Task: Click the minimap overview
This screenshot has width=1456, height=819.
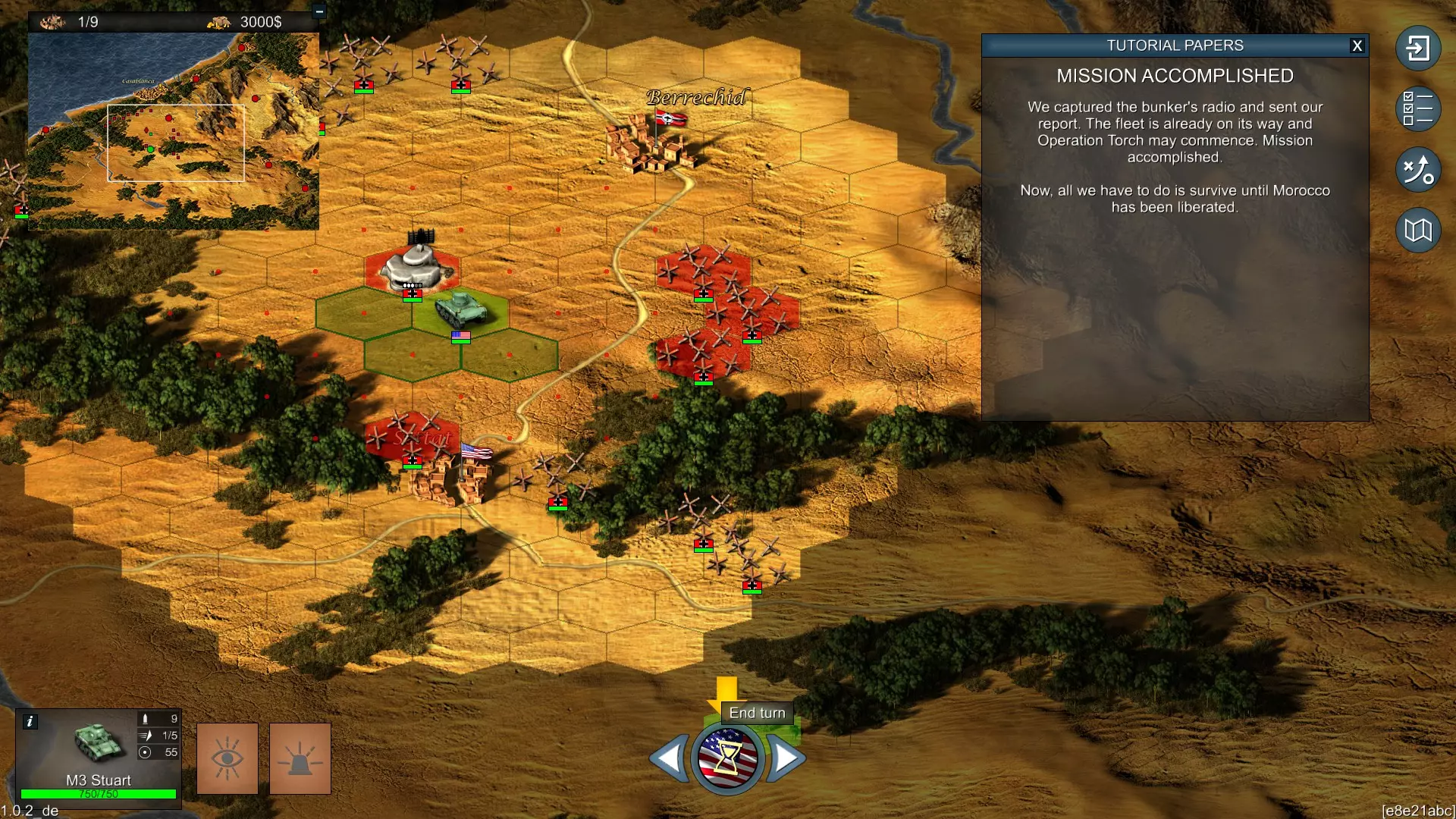Action: click(174, 130)
